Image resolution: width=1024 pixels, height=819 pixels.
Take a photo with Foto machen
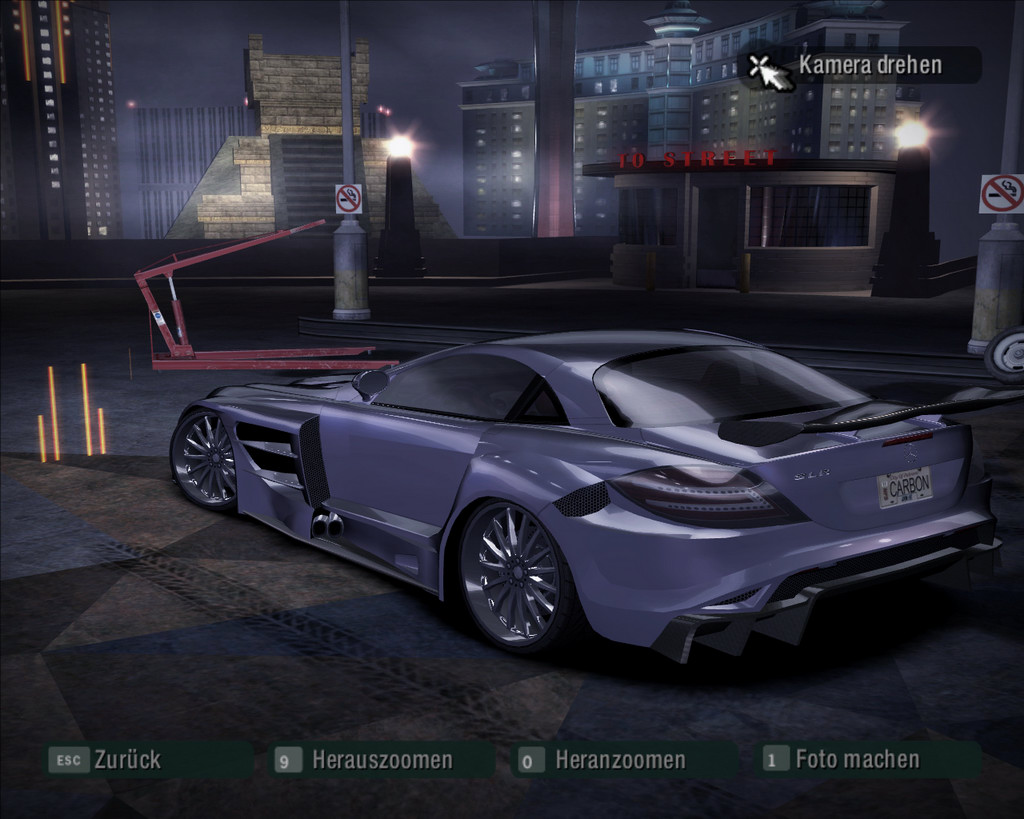856,759
